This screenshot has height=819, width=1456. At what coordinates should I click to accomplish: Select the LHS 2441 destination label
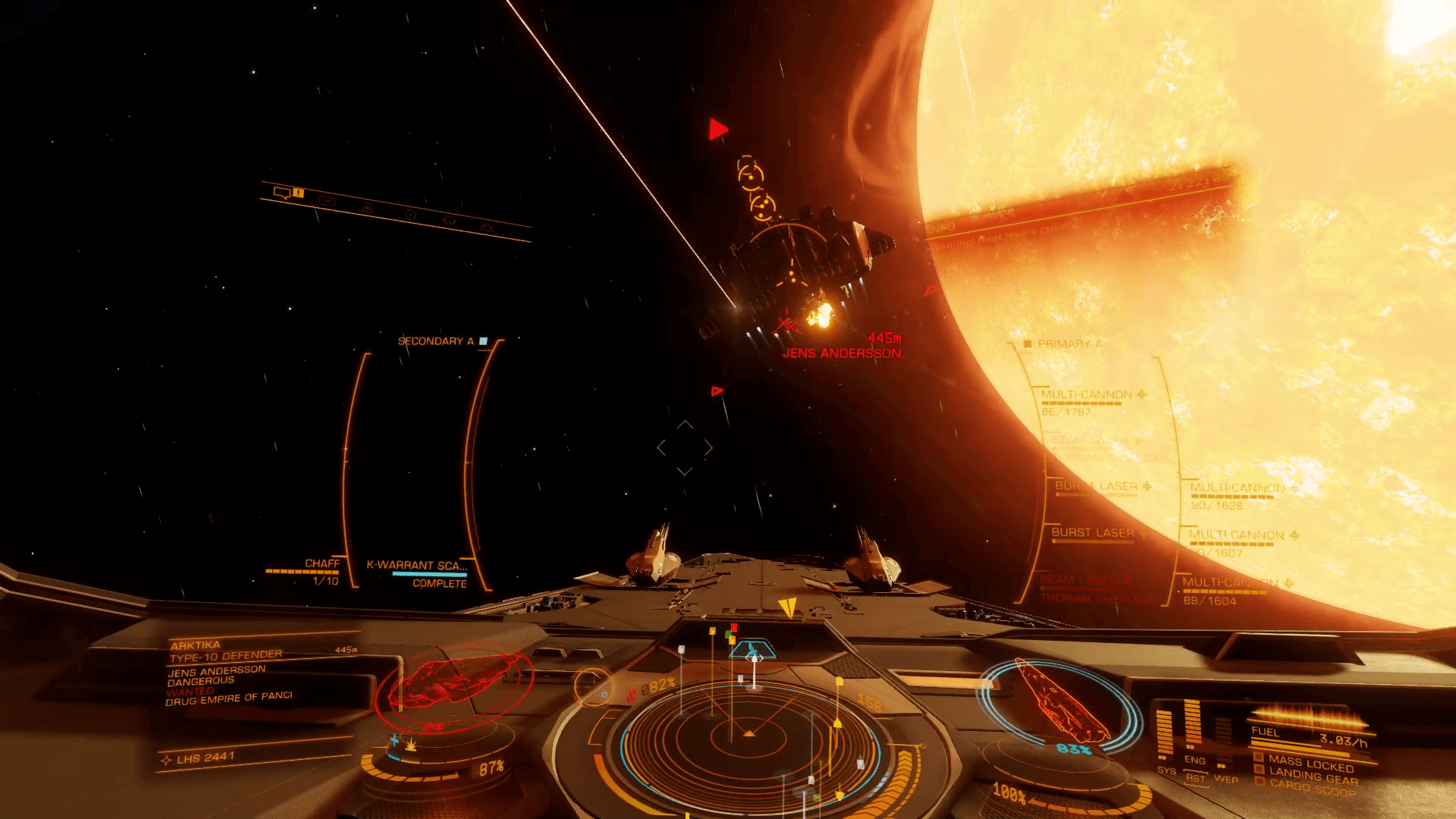pyautogui.click(x=206, y=758)
